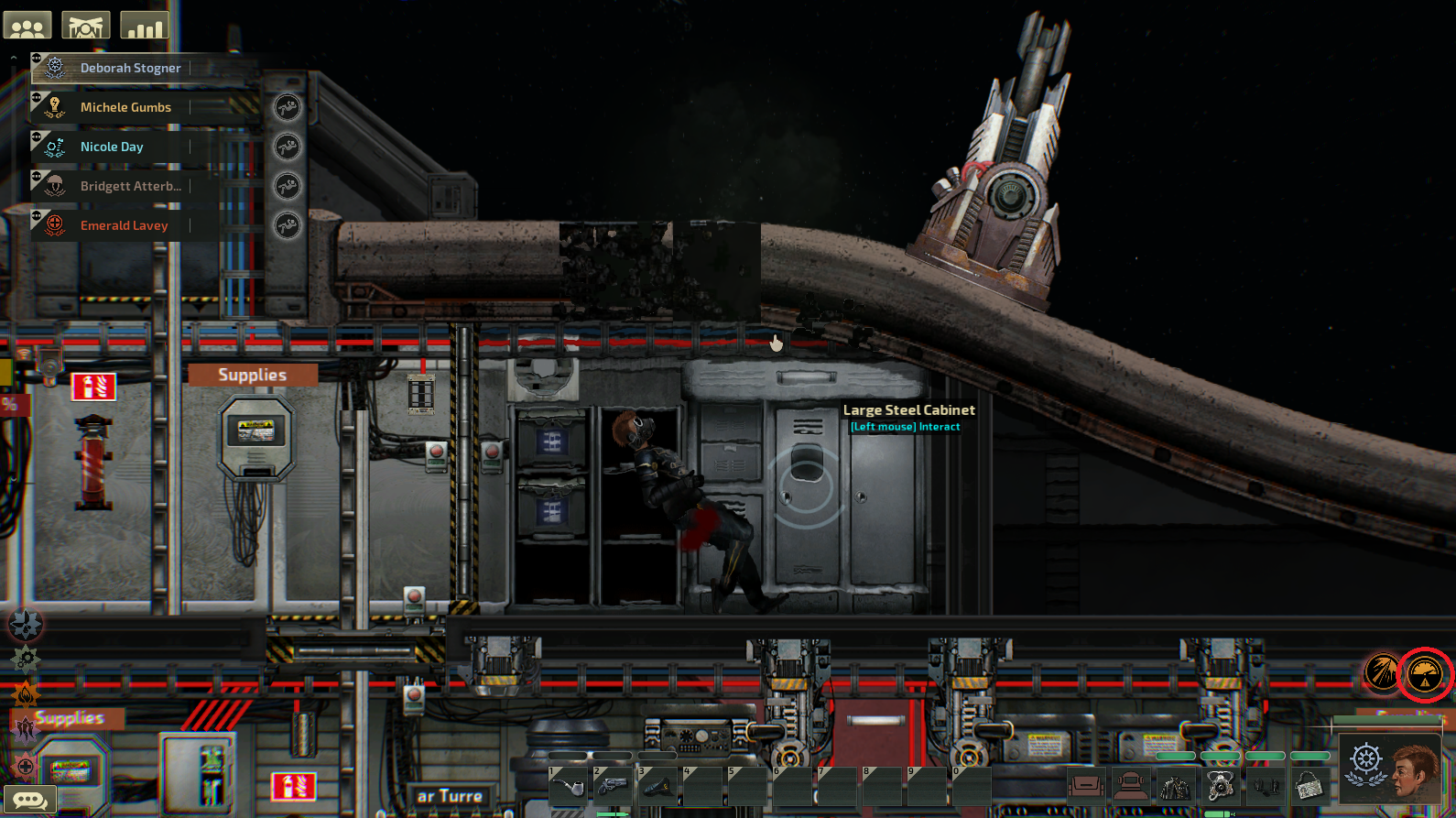Open the chat bubble at bottom left
This screenshot has height=818, width=1456.
(x=30, y=799)
